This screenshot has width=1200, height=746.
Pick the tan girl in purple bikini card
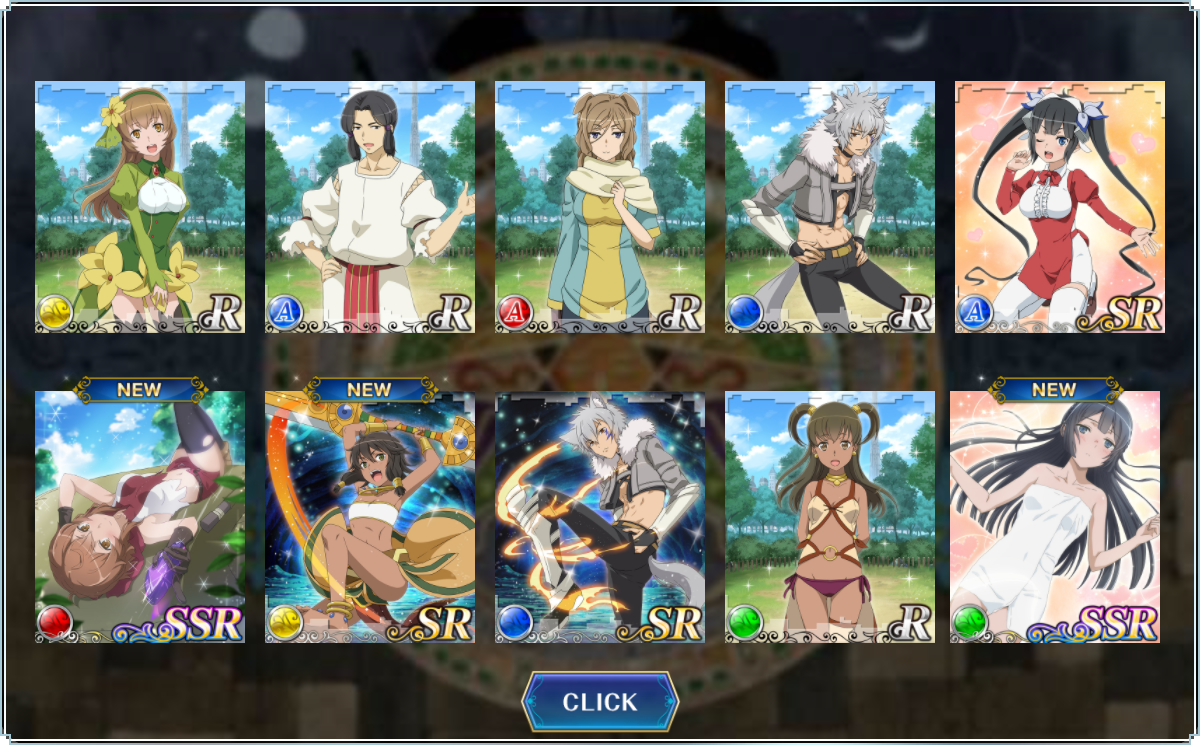[x=830, y=517]
